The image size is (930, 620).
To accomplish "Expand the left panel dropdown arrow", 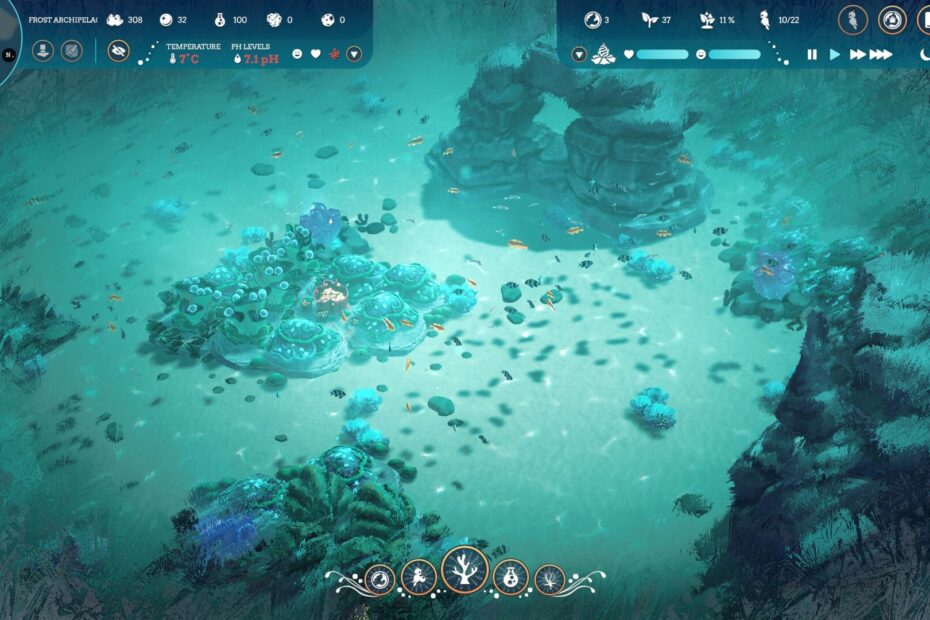I will pos(354,53).
